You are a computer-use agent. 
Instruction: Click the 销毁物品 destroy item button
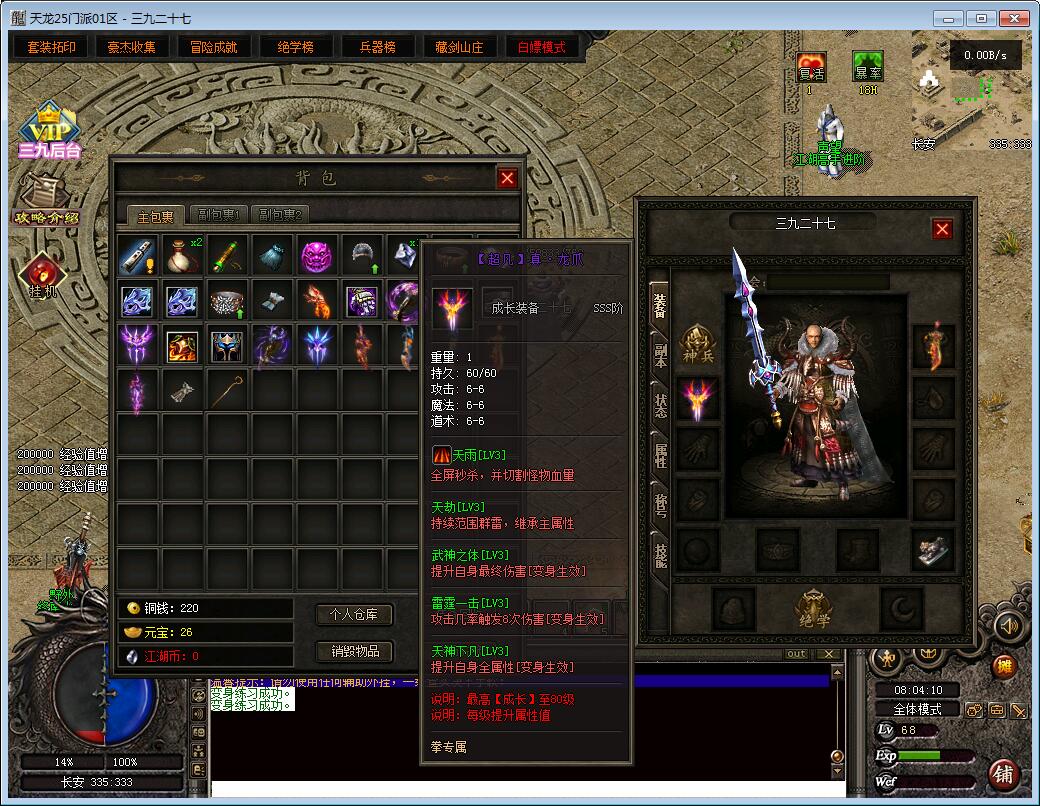354,651
